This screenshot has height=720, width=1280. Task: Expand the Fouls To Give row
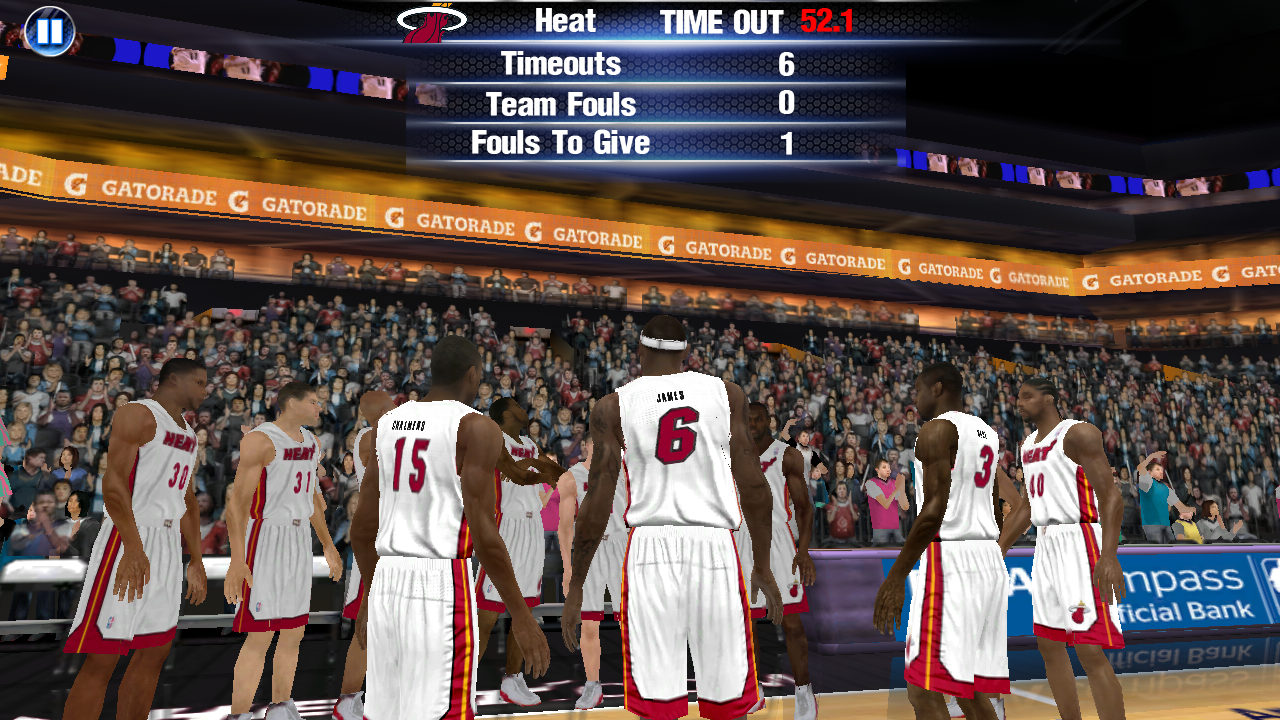640,141
